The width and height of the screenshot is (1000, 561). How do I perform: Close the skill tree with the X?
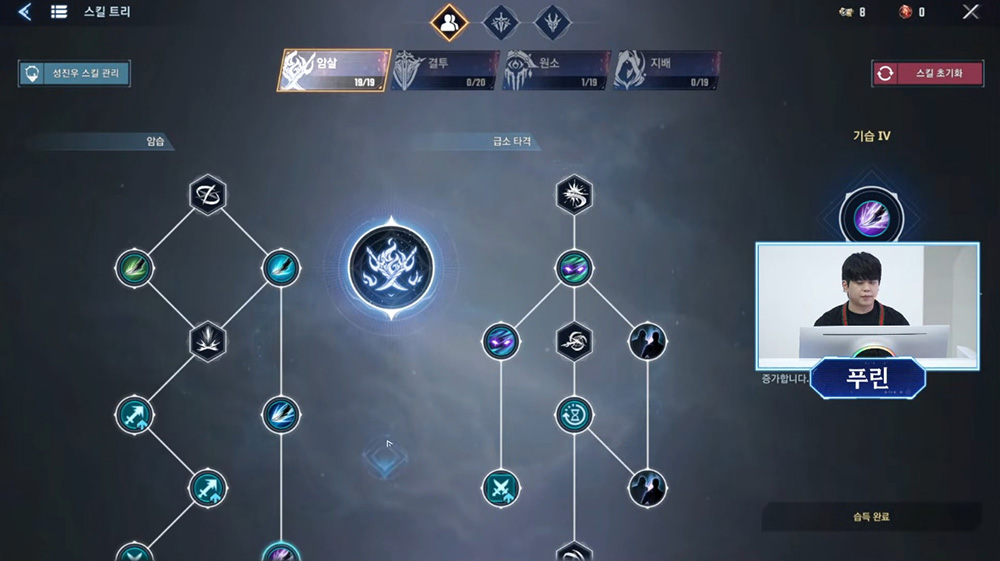pos(970,12)
